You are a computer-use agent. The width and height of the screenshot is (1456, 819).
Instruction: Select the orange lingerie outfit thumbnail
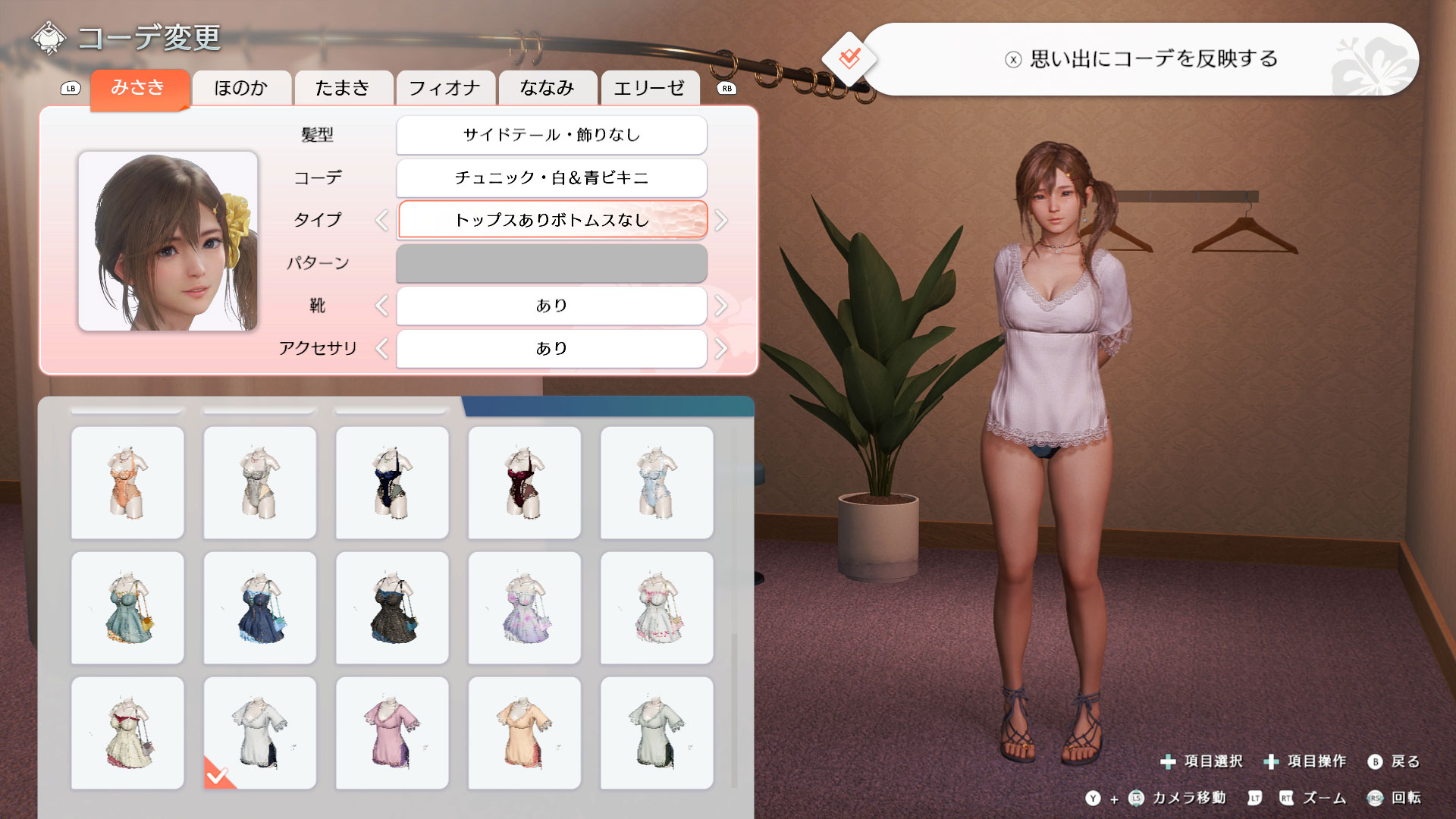coord(127,483)
